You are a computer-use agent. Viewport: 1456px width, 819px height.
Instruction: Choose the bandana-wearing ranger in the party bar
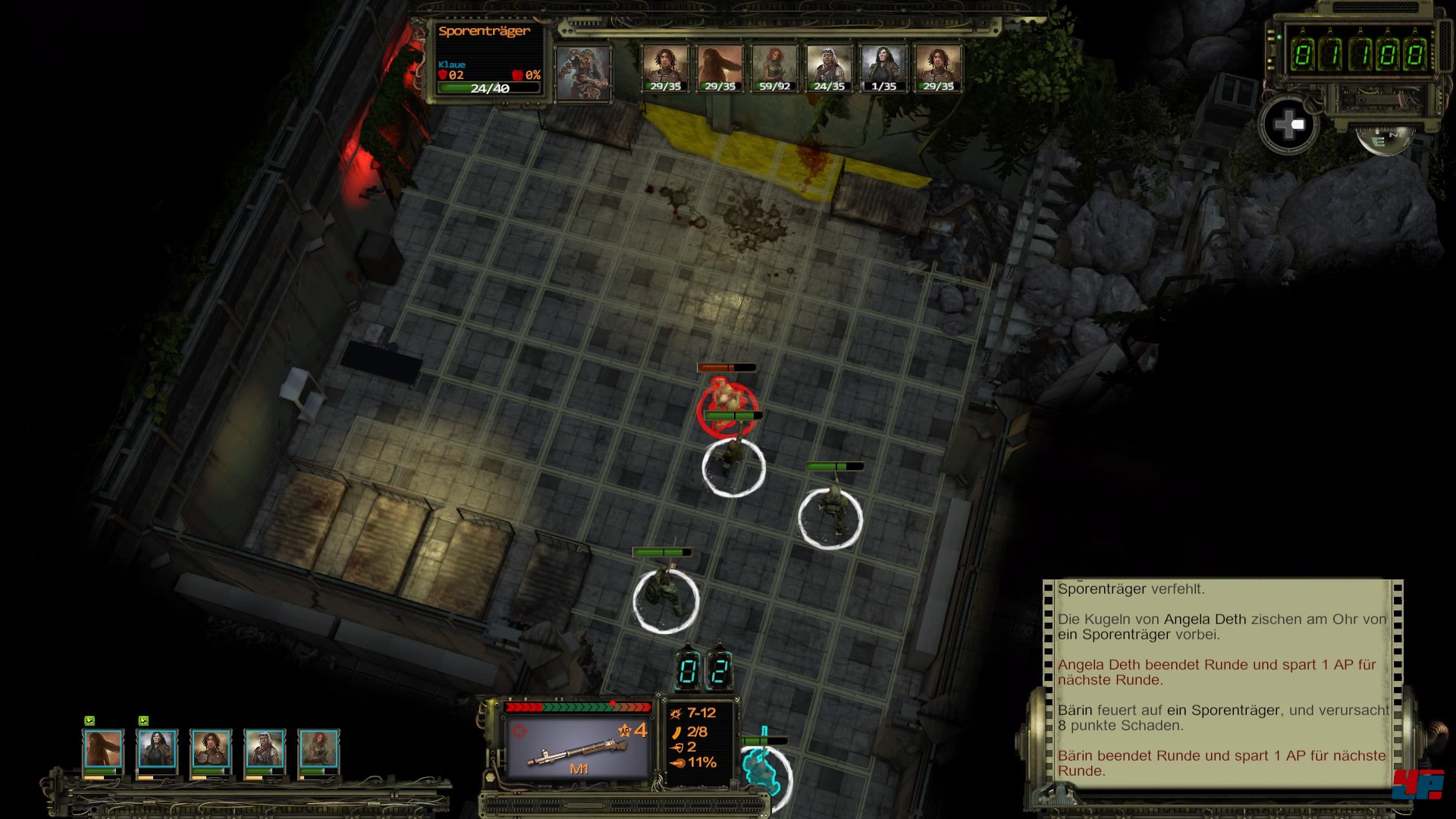click(x=264, y=749)
